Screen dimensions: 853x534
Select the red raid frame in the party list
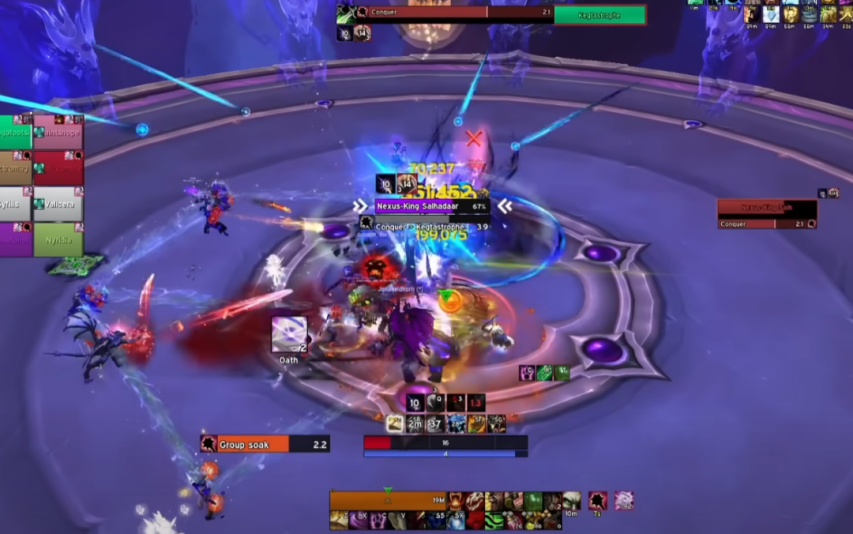(58, 167)
